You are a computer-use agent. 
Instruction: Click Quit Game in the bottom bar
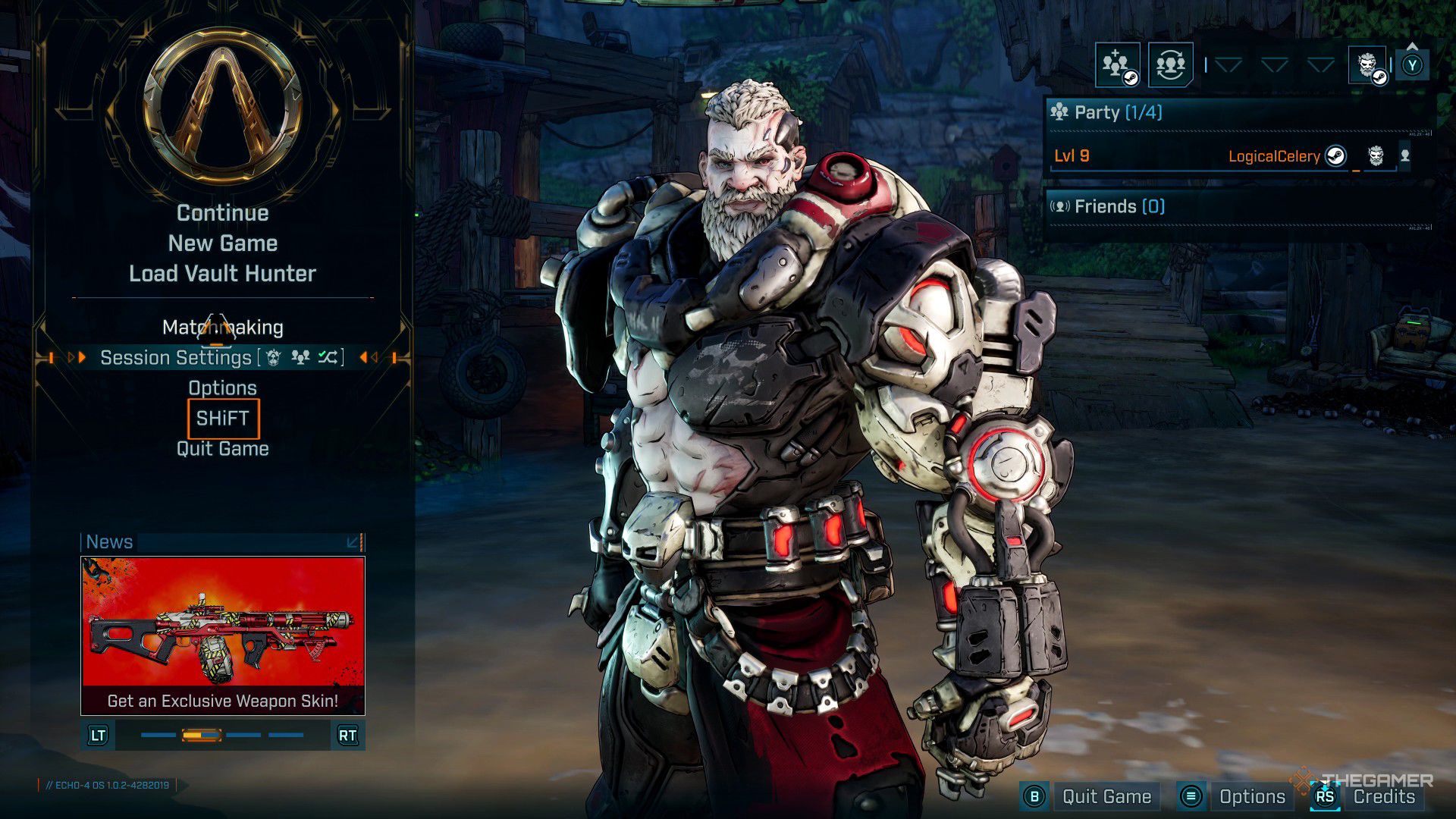[1106, 797]
